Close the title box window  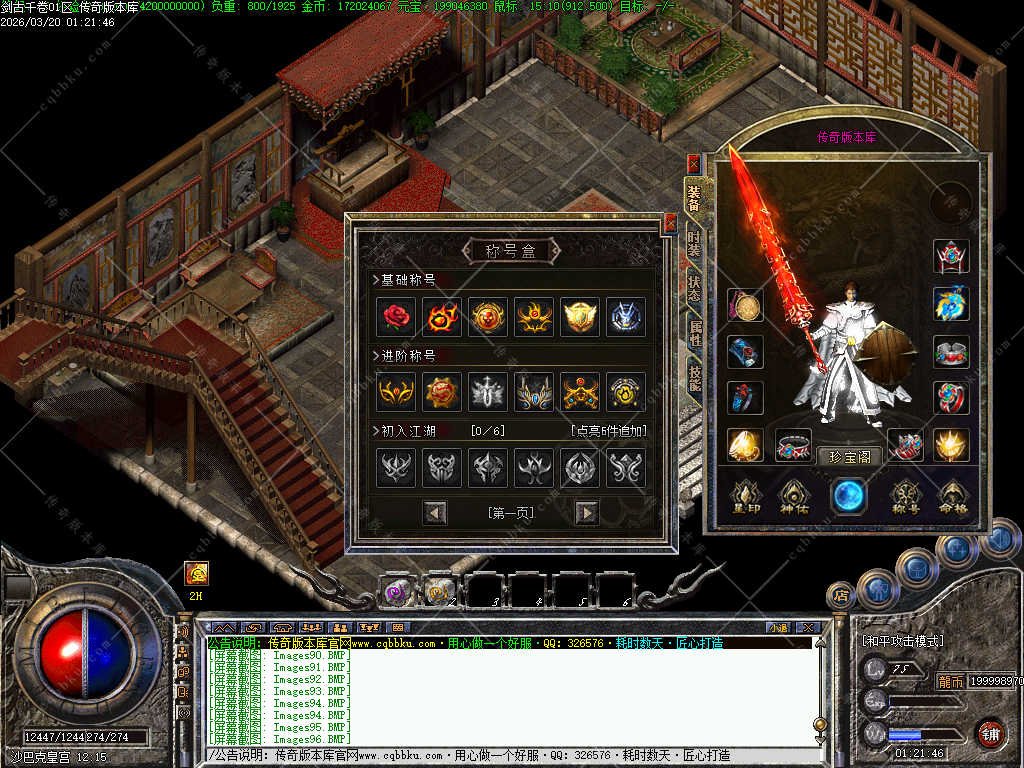pos(670,223)
